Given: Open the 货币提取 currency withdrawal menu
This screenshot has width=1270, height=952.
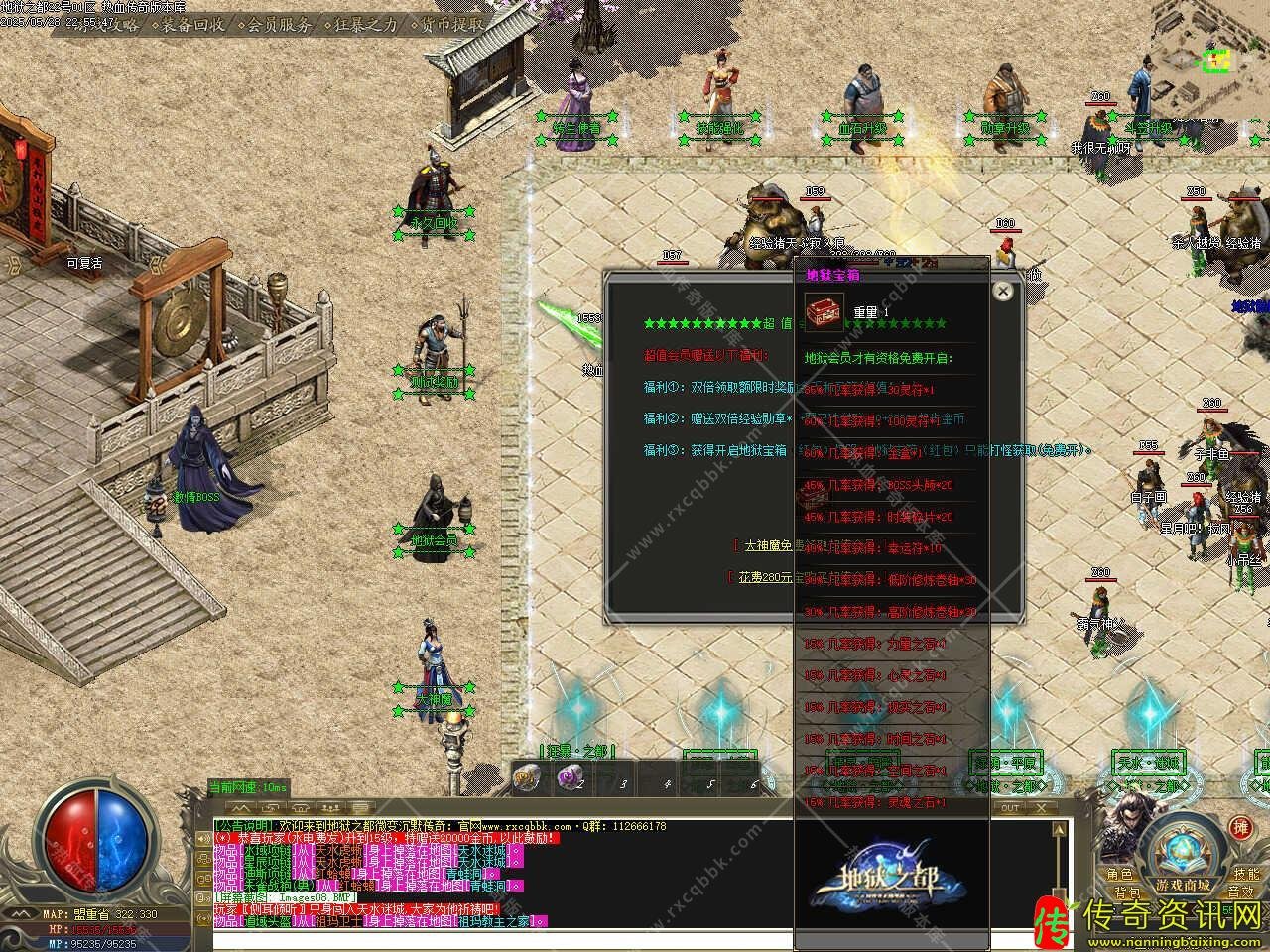Looking at the screenshot, I should pos(452,25).
